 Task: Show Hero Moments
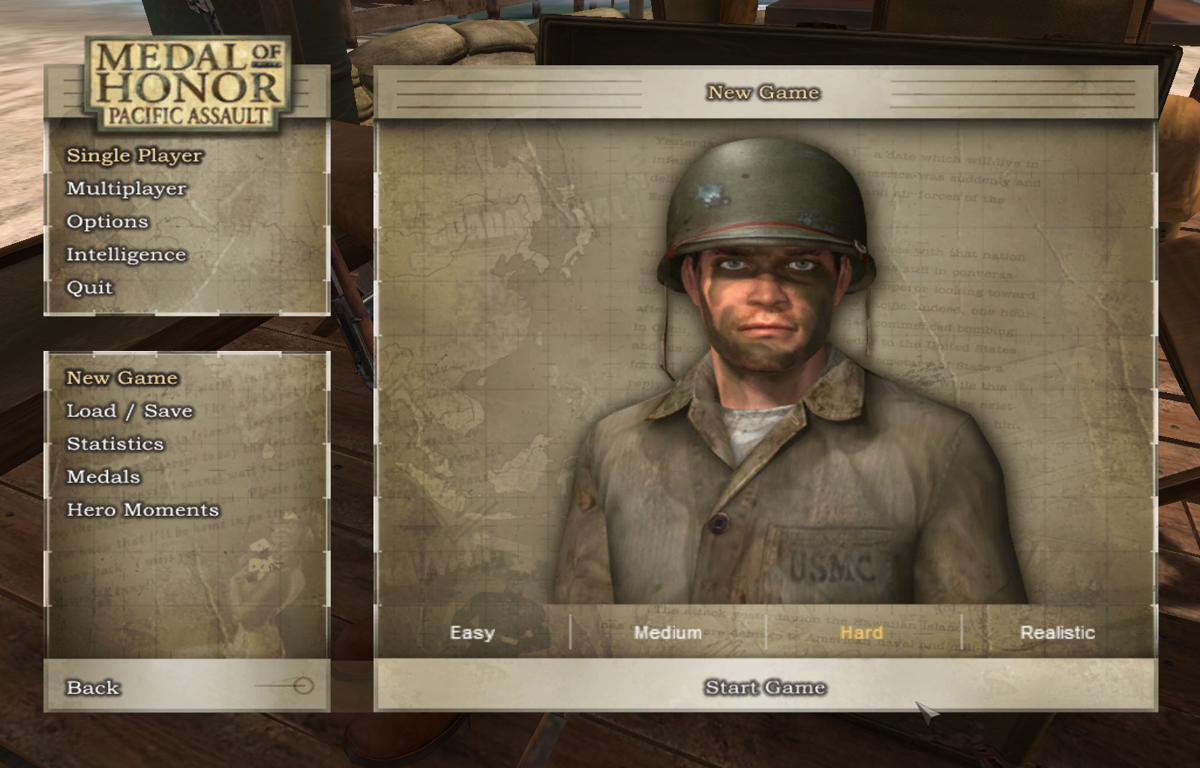(142, 510)
